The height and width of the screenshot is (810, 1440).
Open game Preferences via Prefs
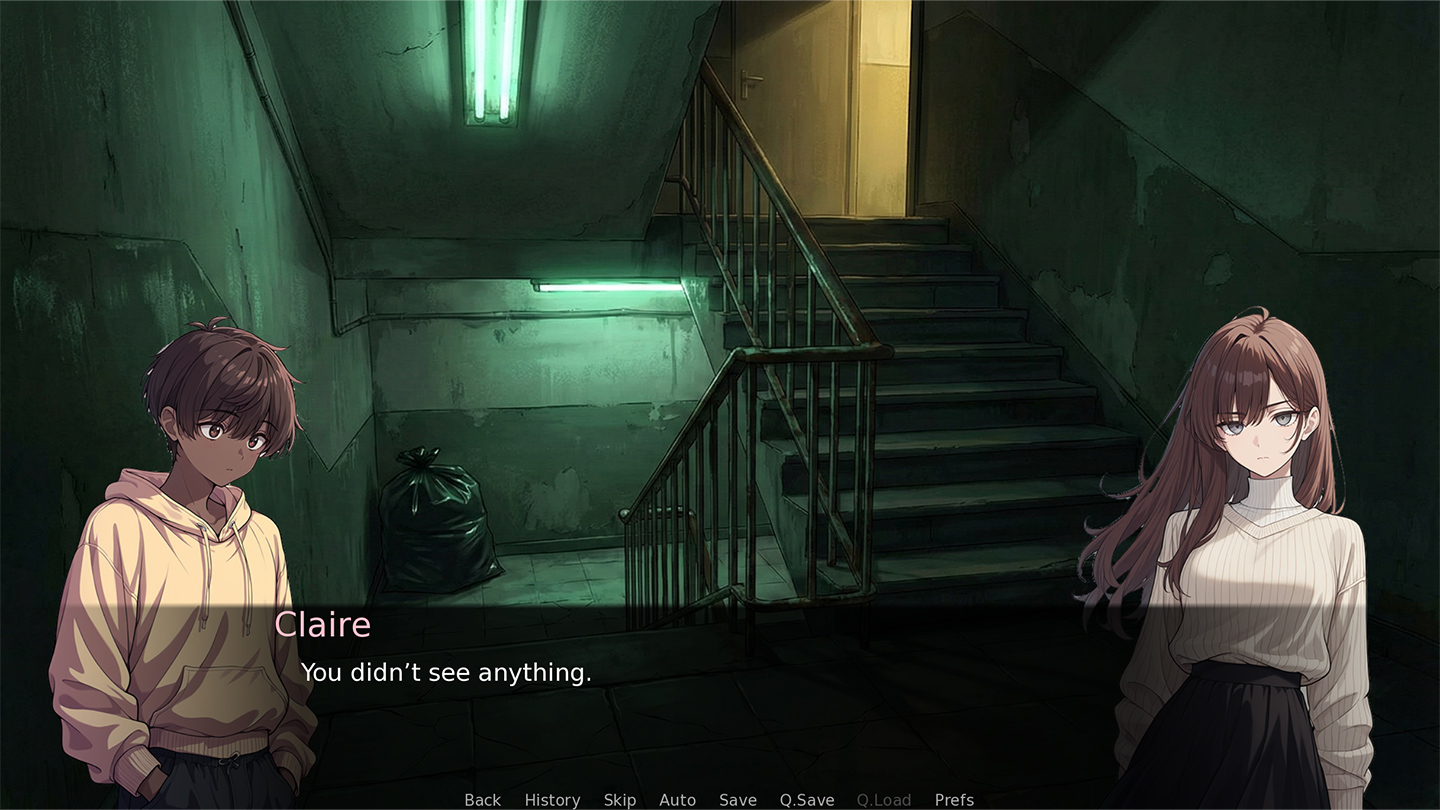point(954,799)
